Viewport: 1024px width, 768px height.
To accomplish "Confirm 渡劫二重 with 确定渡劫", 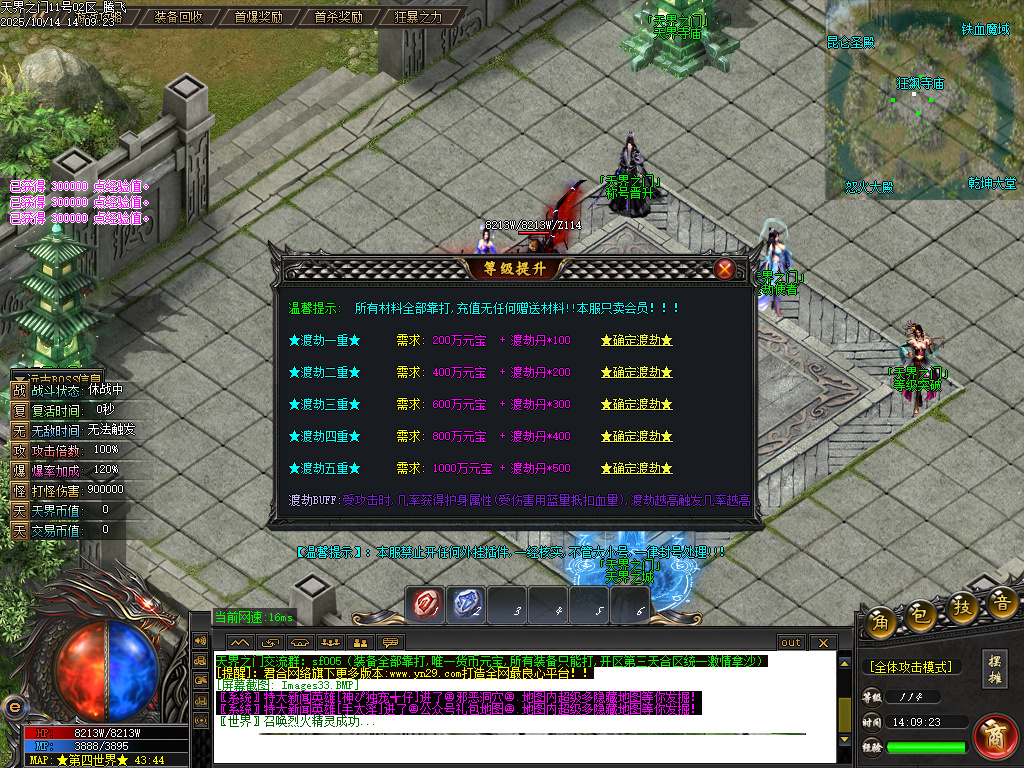I will [636, 373].
